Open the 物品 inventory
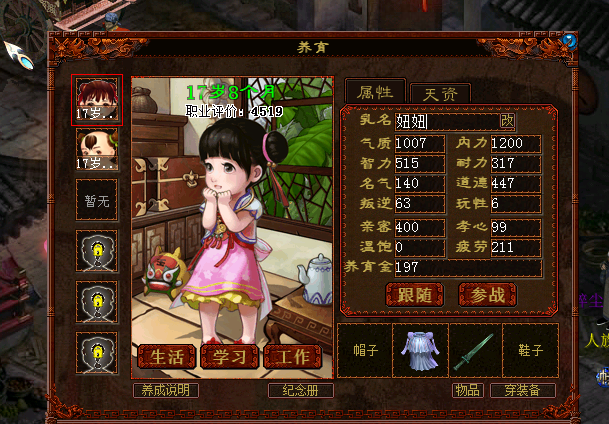 467,390
